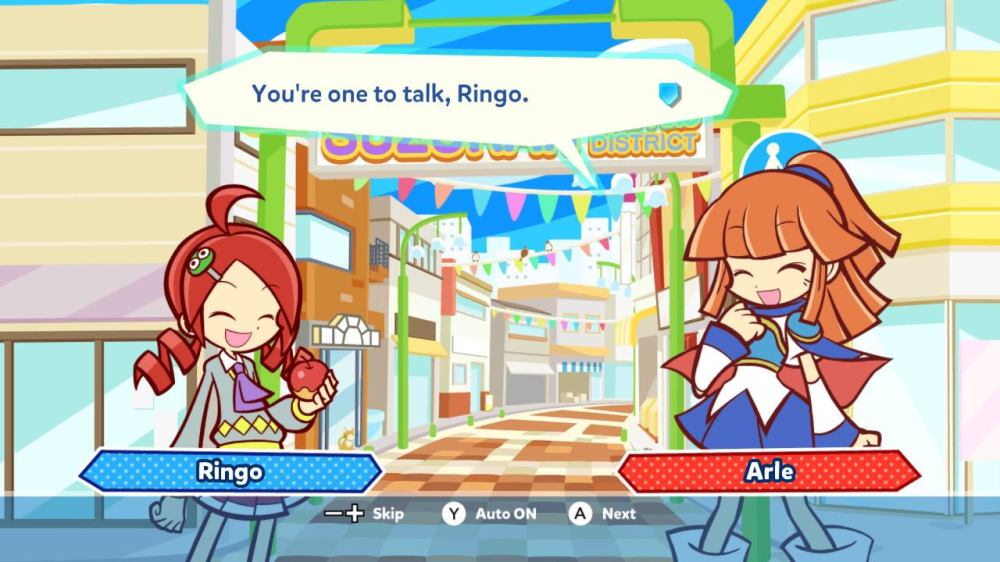The height and width of the screenshot is (562, 1000).
Task: Turn on Auto dialogue mode
Action: [x=490, y=513]
